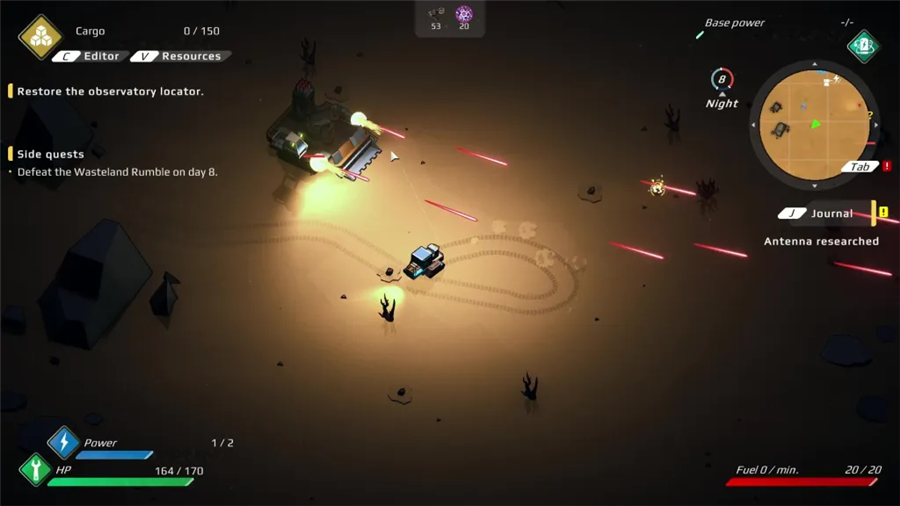The image size is (900, 506).
Task: Open the vehicle Editor
Action: (x=90, y=57)
